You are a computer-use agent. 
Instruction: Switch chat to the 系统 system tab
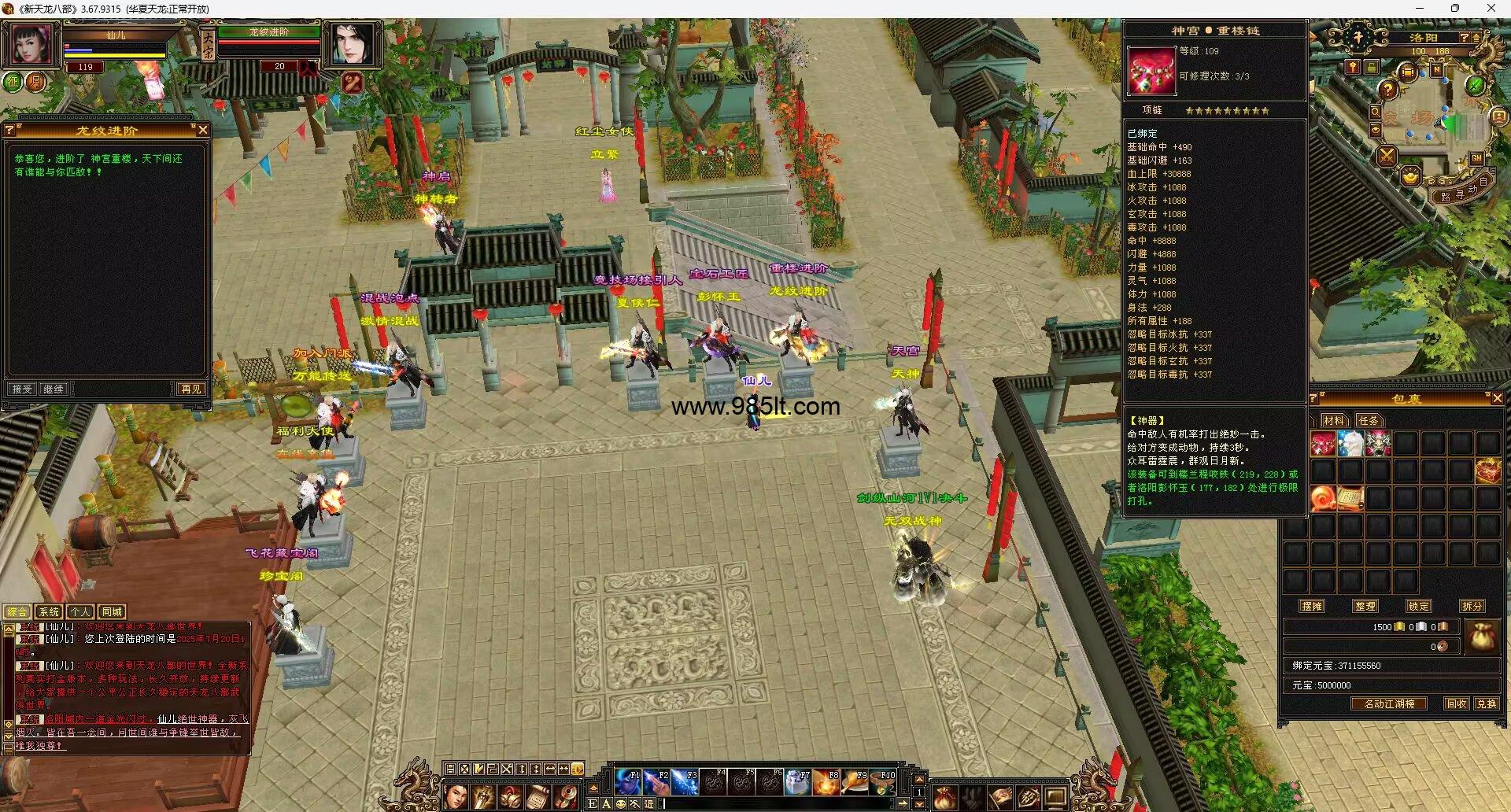pyautogui.click(x=49, y=611)
